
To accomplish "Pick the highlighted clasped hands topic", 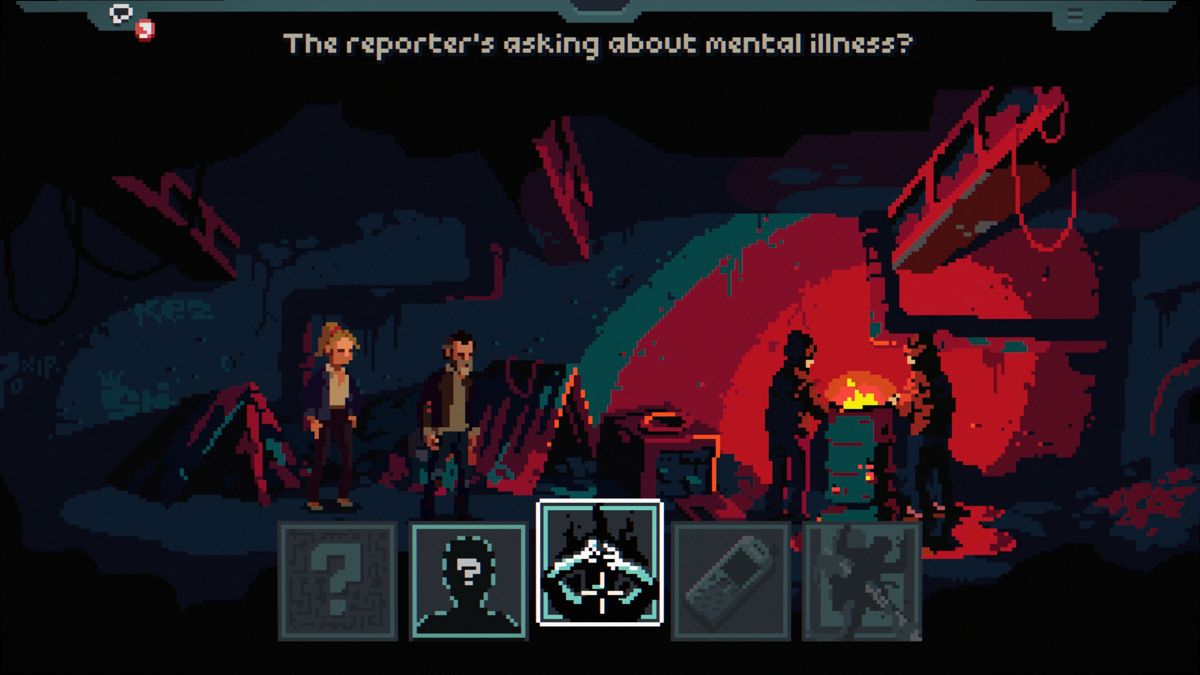I will 600,562.
